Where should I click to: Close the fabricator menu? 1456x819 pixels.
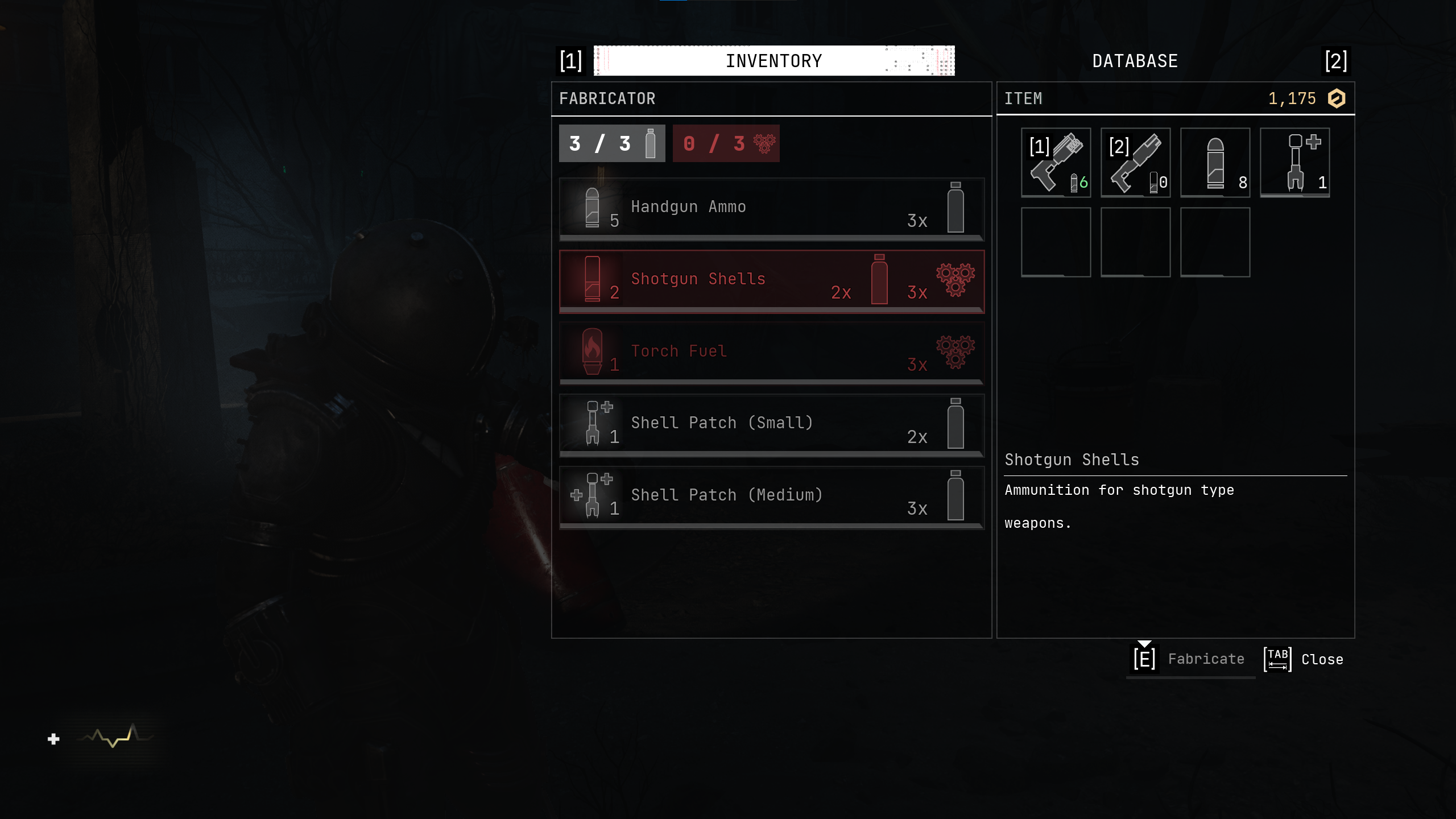click(1304, 659)
